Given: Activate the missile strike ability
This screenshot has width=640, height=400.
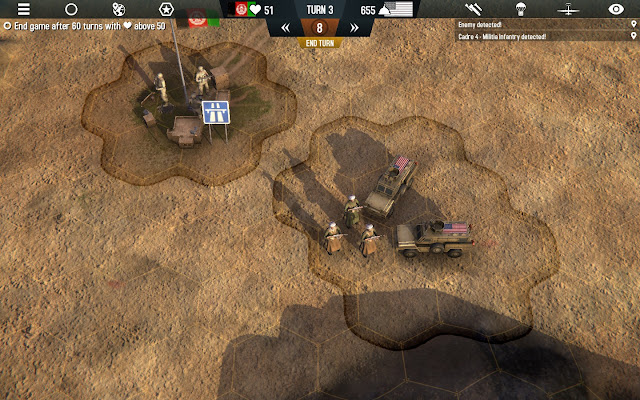Looking at the screenshot, I should pyautogui.click(x=473, y=9).
